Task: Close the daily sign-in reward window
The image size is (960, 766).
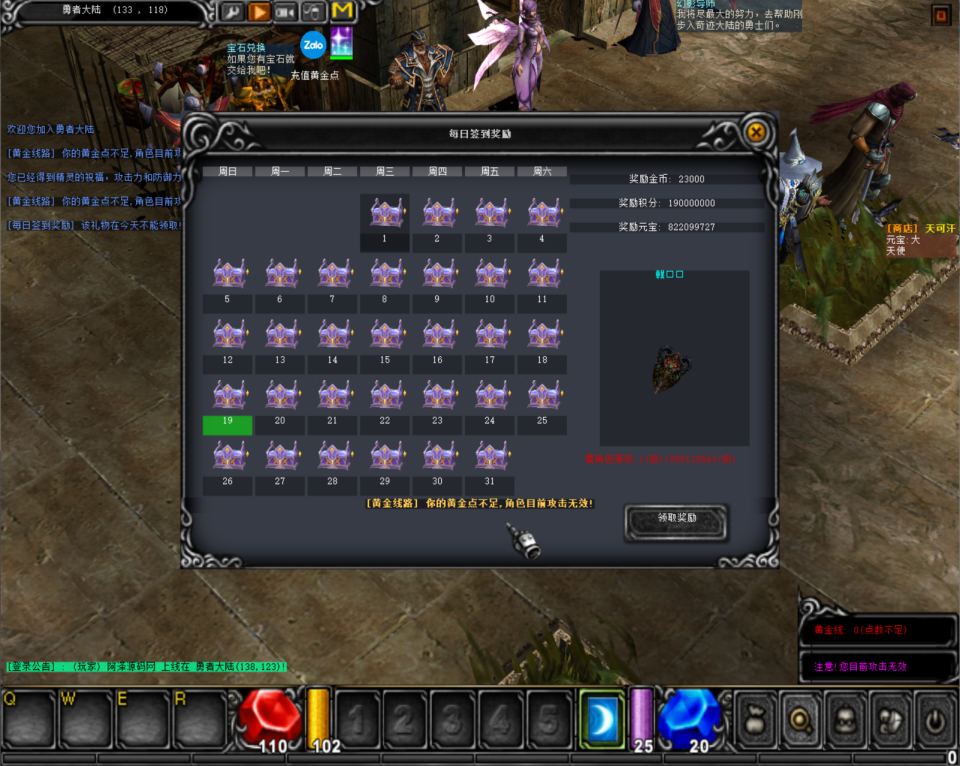Action: 757,132
